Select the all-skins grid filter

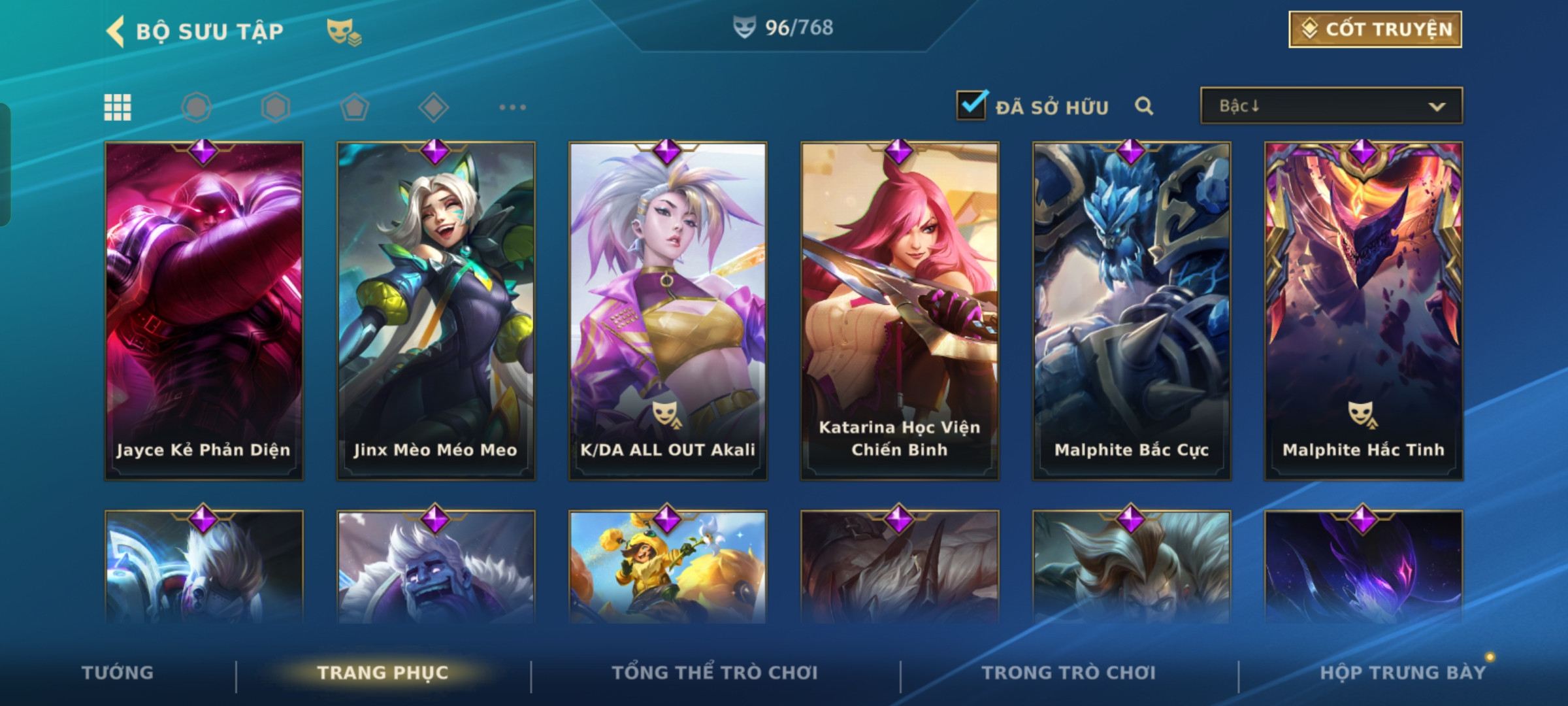tap(118, 107)
